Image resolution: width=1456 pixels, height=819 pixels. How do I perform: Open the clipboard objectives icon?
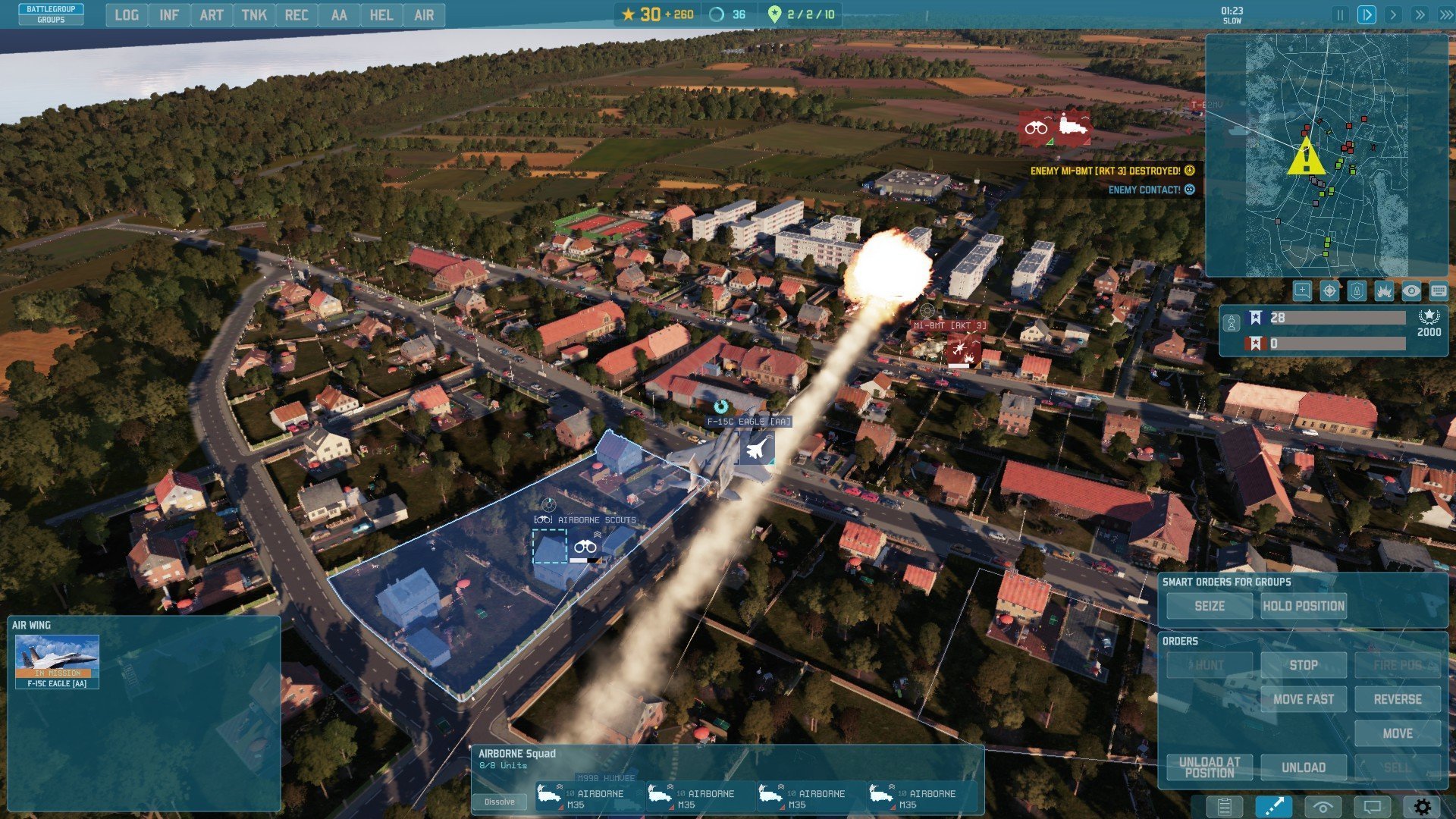(x=1224, y=807)
